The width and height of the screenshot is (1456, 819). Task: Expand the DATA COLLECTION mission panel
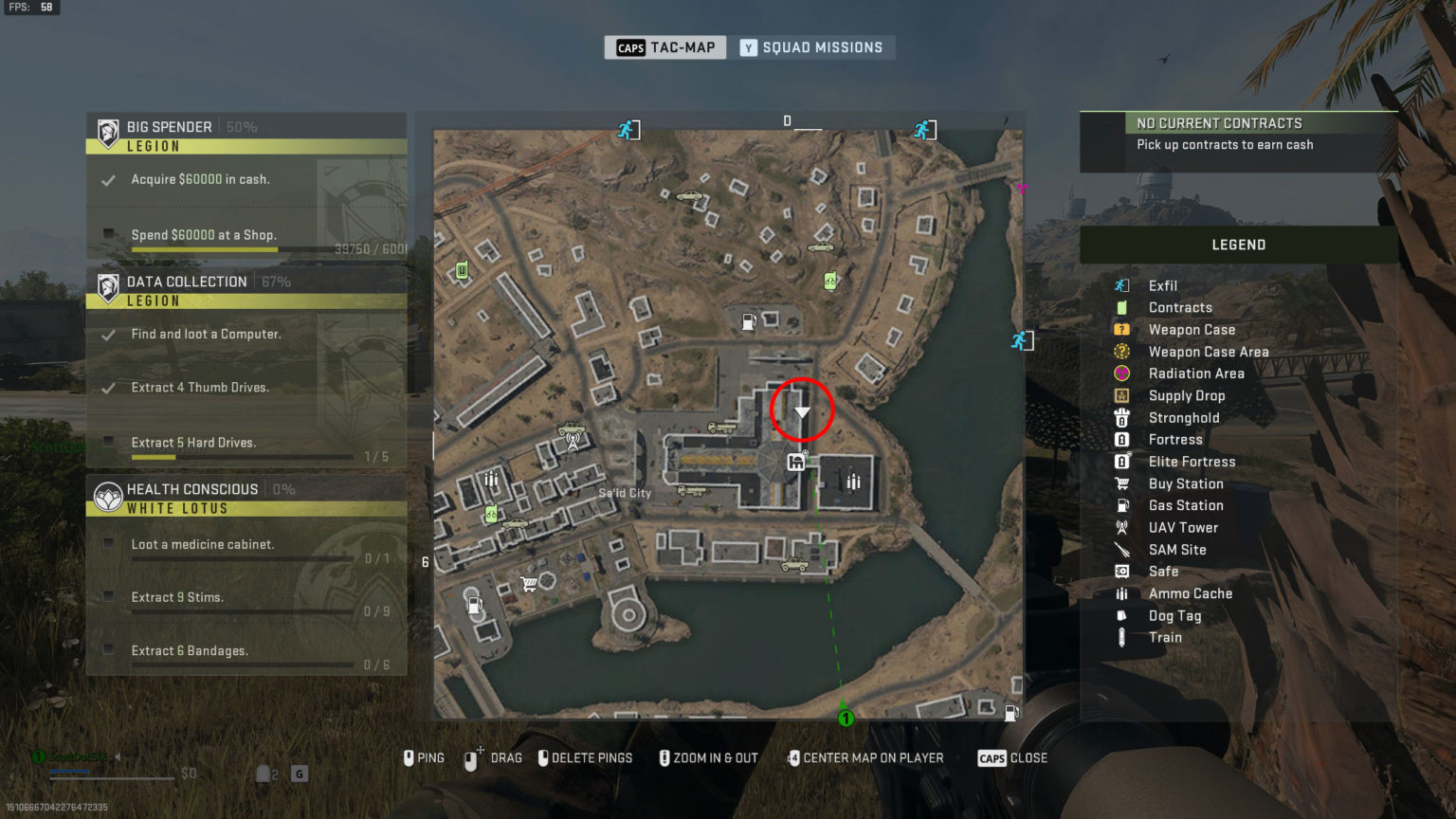click(x=186, y=282)
